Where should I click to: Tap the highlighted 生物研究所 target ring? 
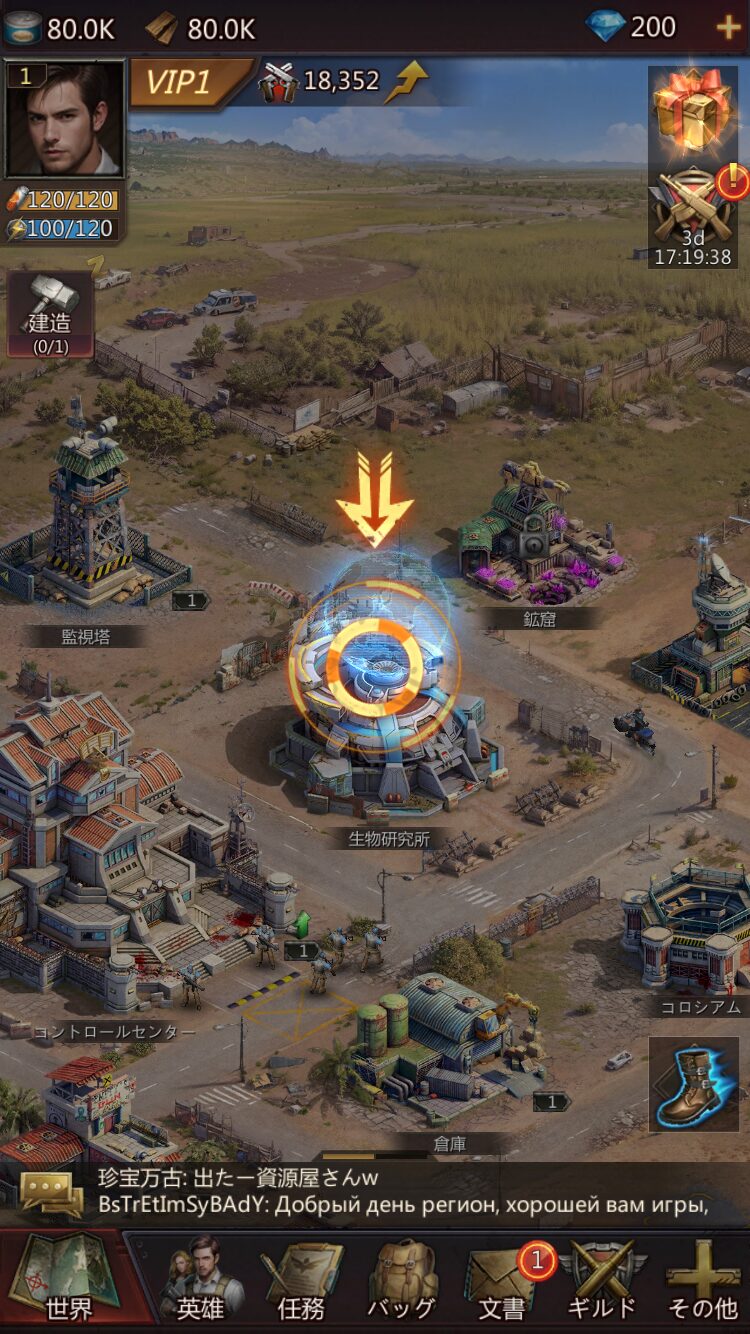coord(375,661)
